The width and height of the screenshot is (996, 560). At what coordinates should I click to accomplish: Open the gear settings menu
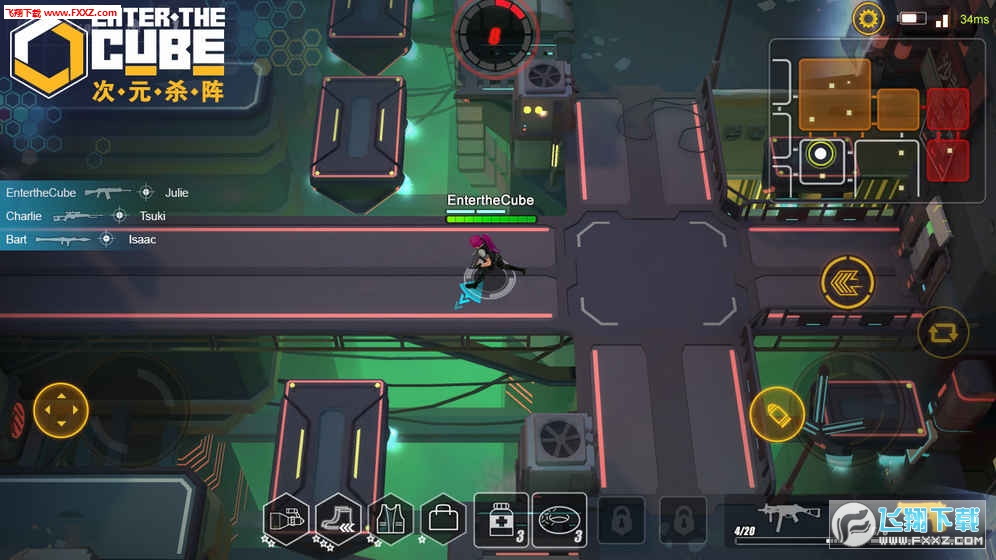click(868, 19)
